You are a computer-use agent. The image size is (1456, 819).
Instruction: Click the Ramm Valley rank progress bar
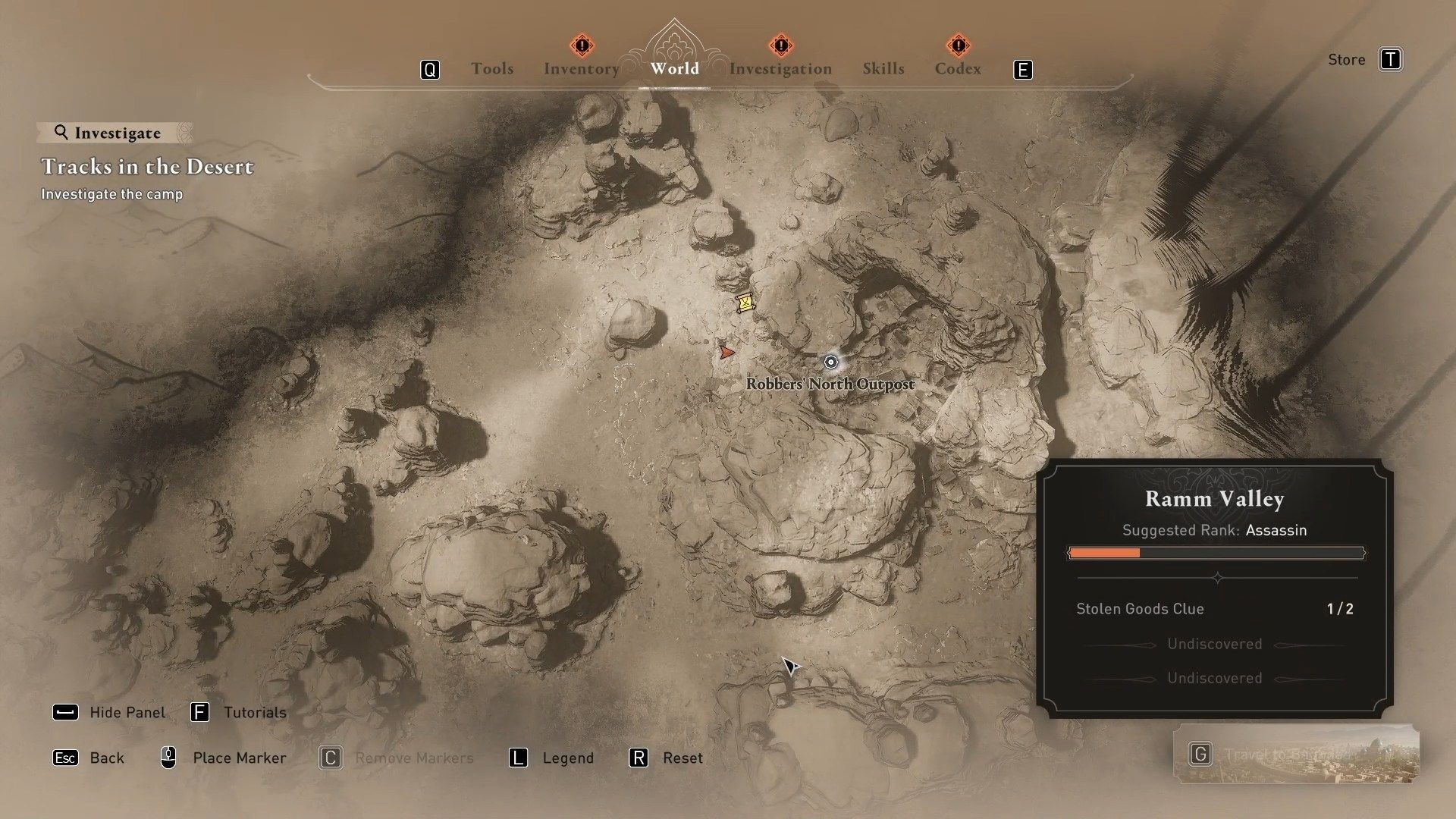(1214, 554)
